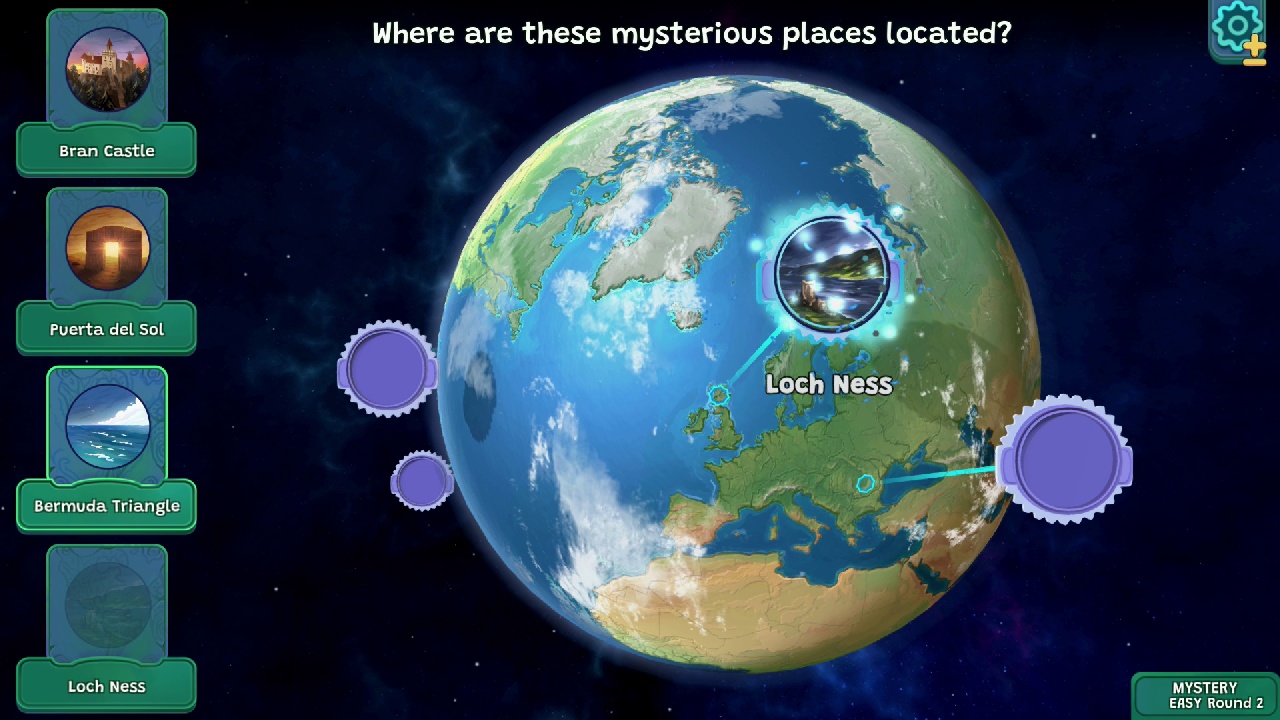Click the glowing hexagon target over Scotland

(718, 396)
